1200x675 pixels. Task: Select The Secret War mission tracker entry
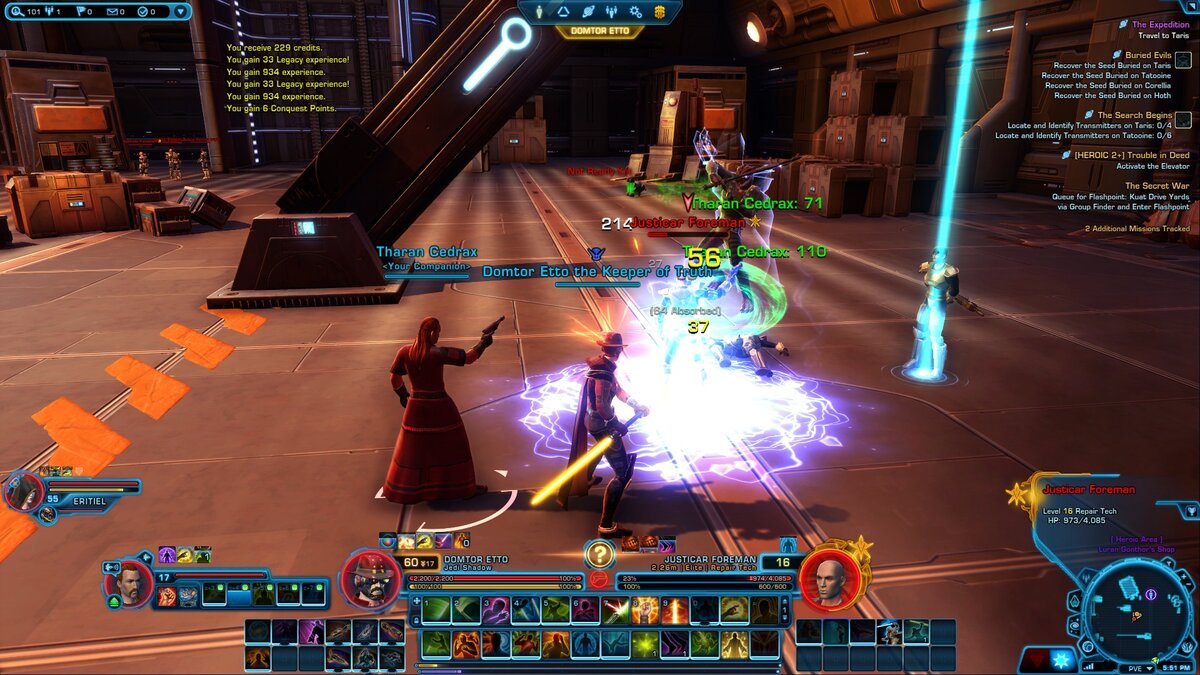tap(1157, 186)
